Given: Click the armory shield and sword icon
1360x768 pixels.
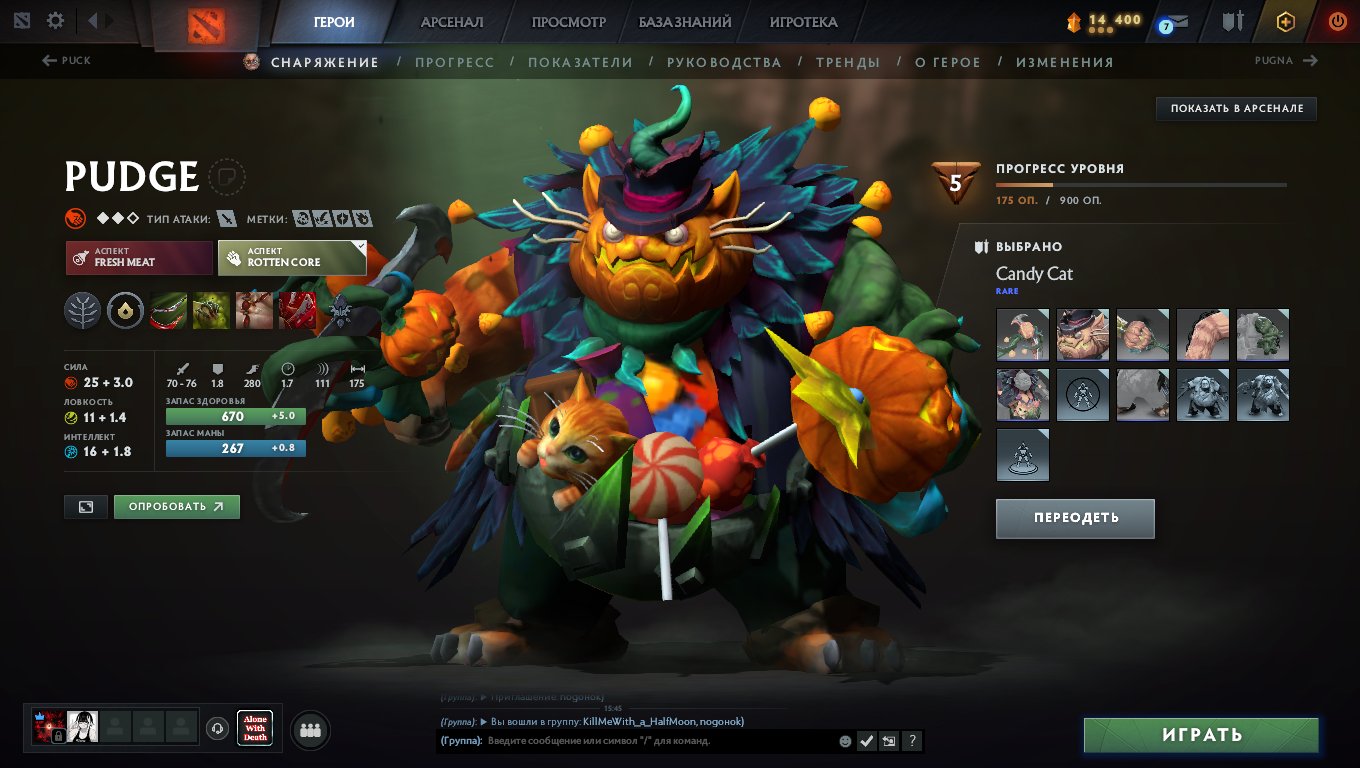Looking at the screenshot, I should [x=1232, y=18].
